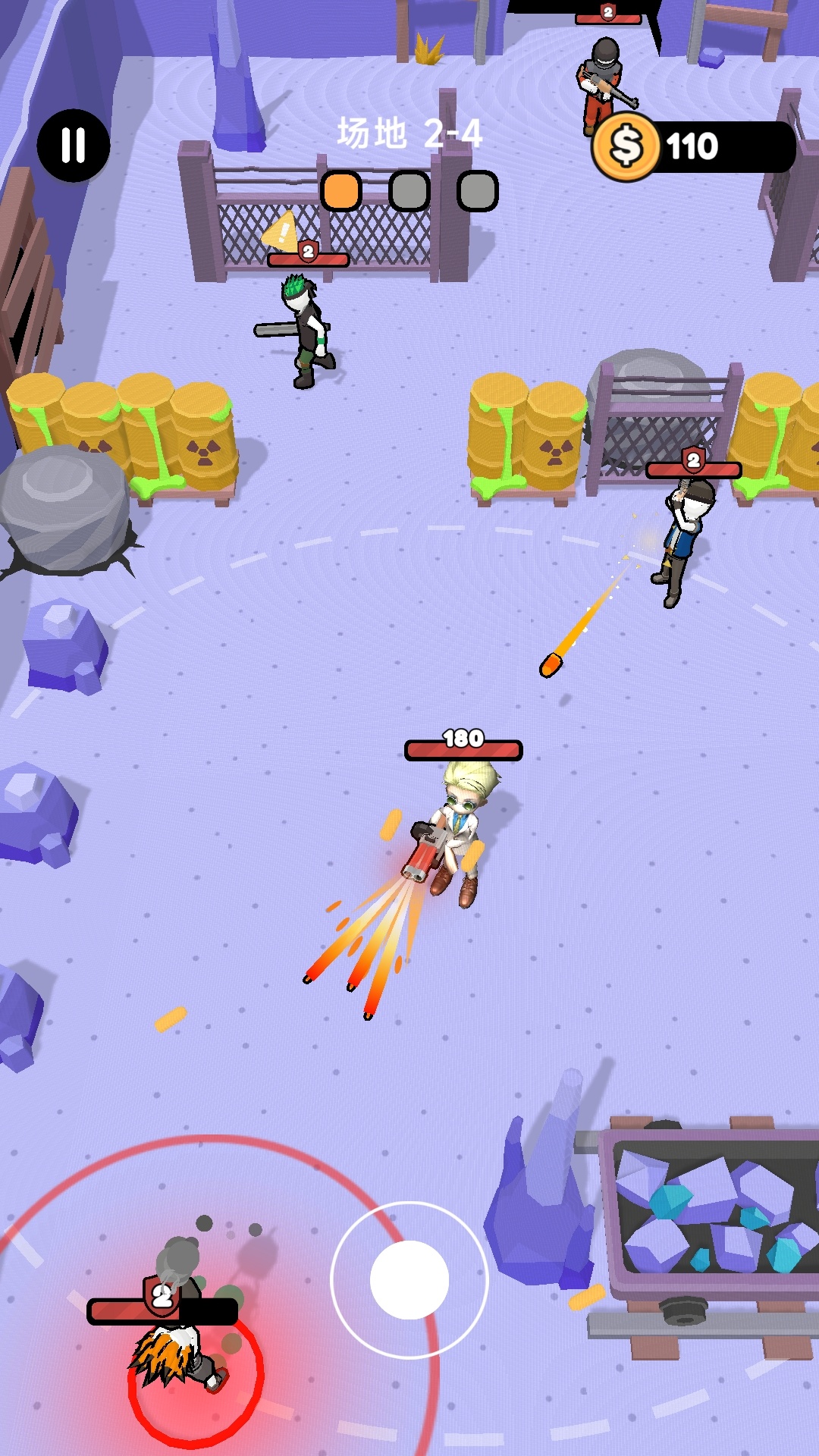
Task: Tap the gold dollar coin icon
Action: pyautogui.click(x=626, y=146)
